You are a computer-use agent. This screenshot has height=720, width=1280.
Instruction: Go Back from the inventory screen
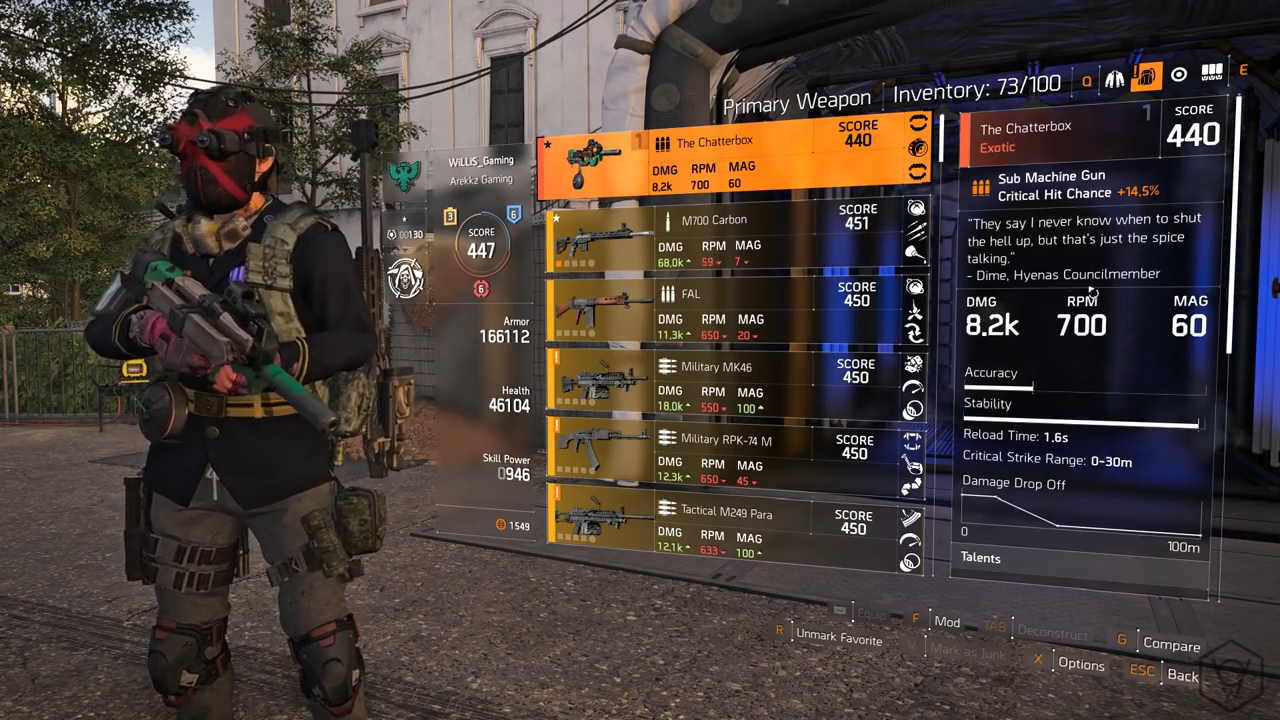[1182, 675]
